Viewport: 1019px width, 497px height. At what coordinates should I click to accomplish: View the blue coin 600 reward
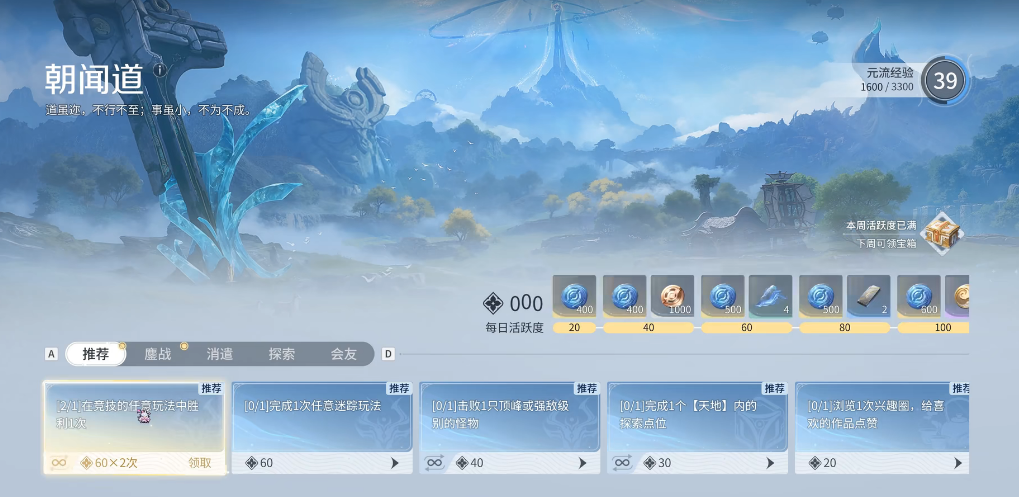pos(918,297)
